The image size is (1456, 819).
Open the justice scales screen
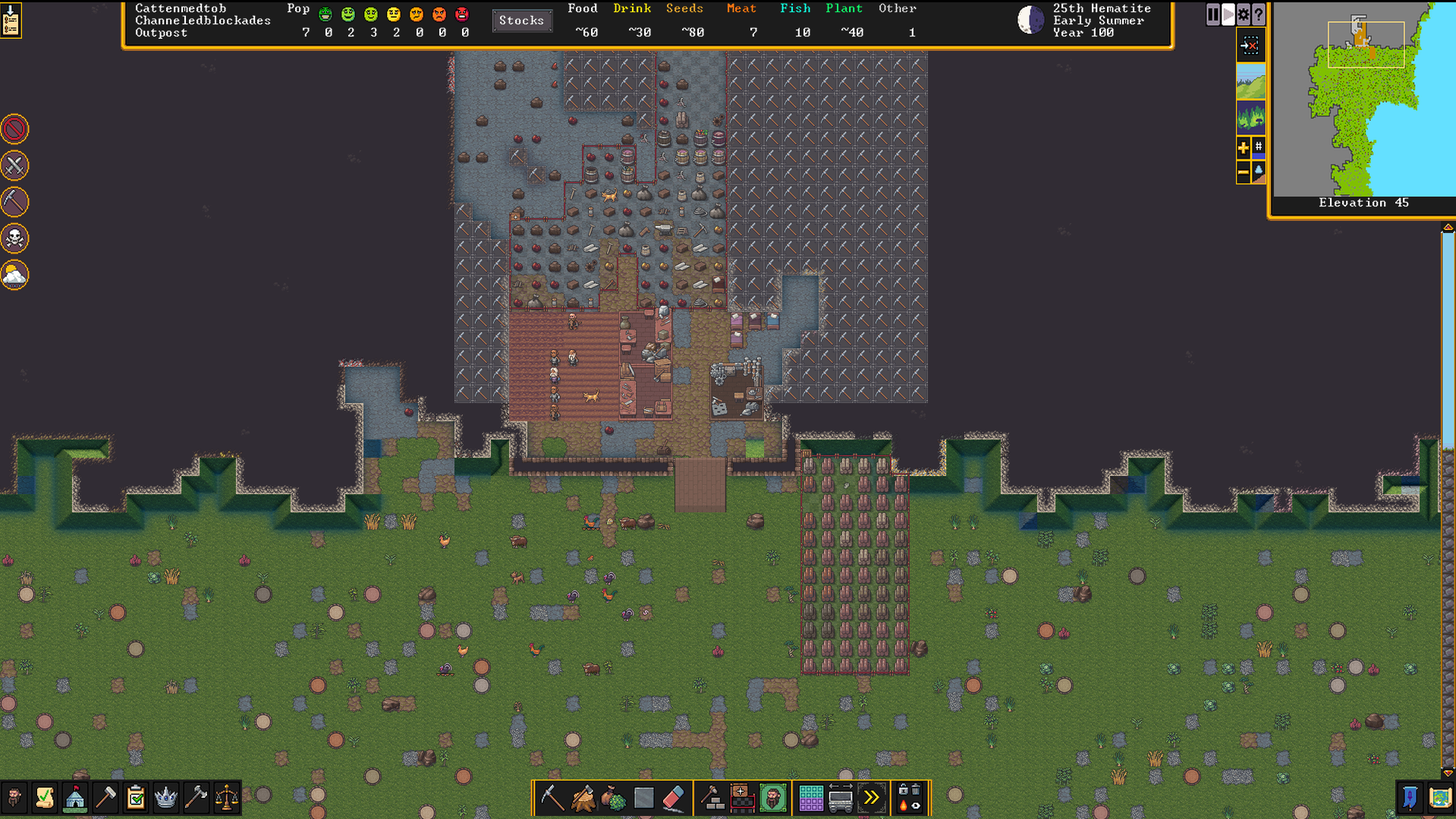point(227,798)
